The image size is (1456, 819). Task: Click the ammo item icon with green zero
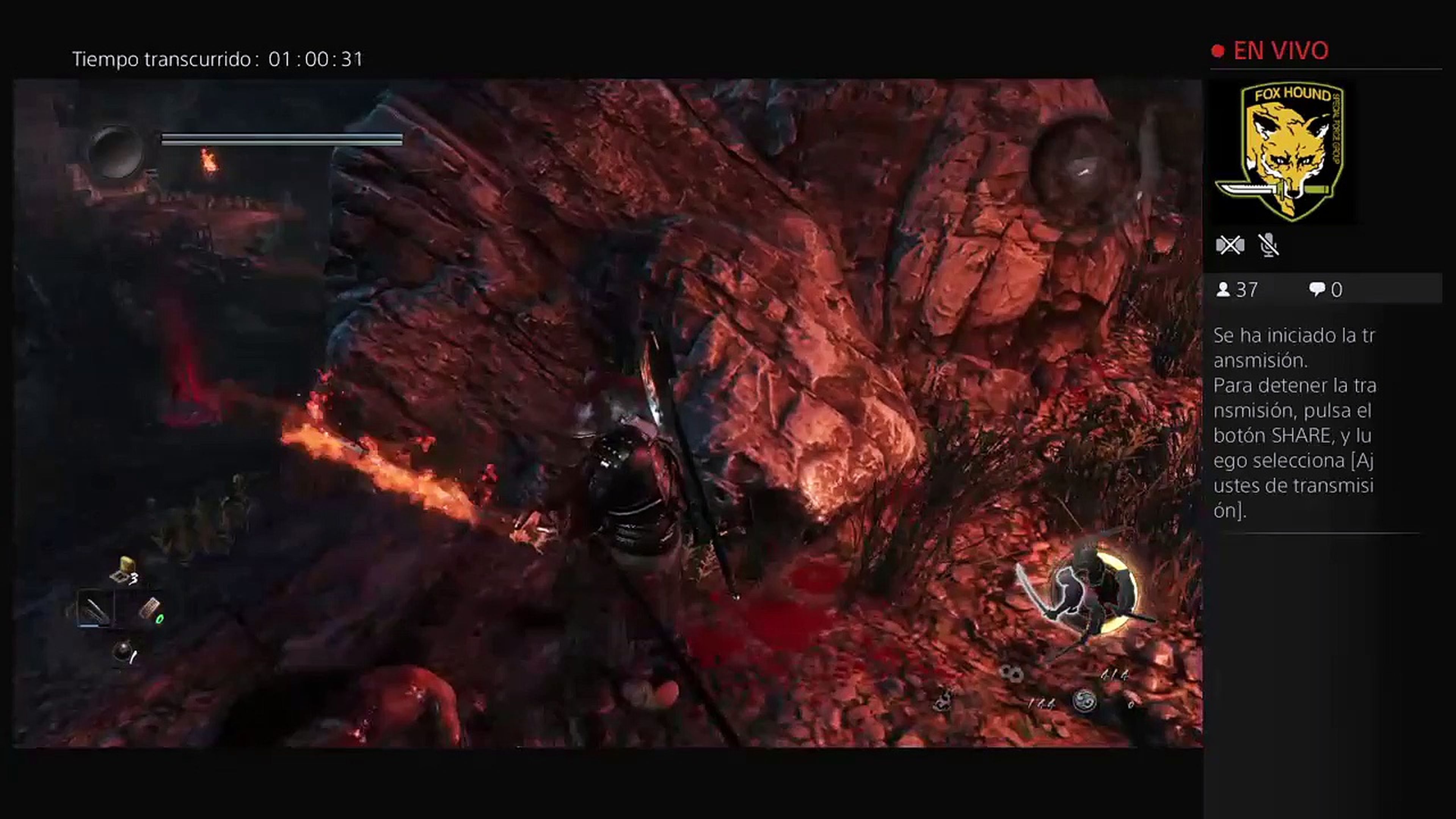pos(151,607)
